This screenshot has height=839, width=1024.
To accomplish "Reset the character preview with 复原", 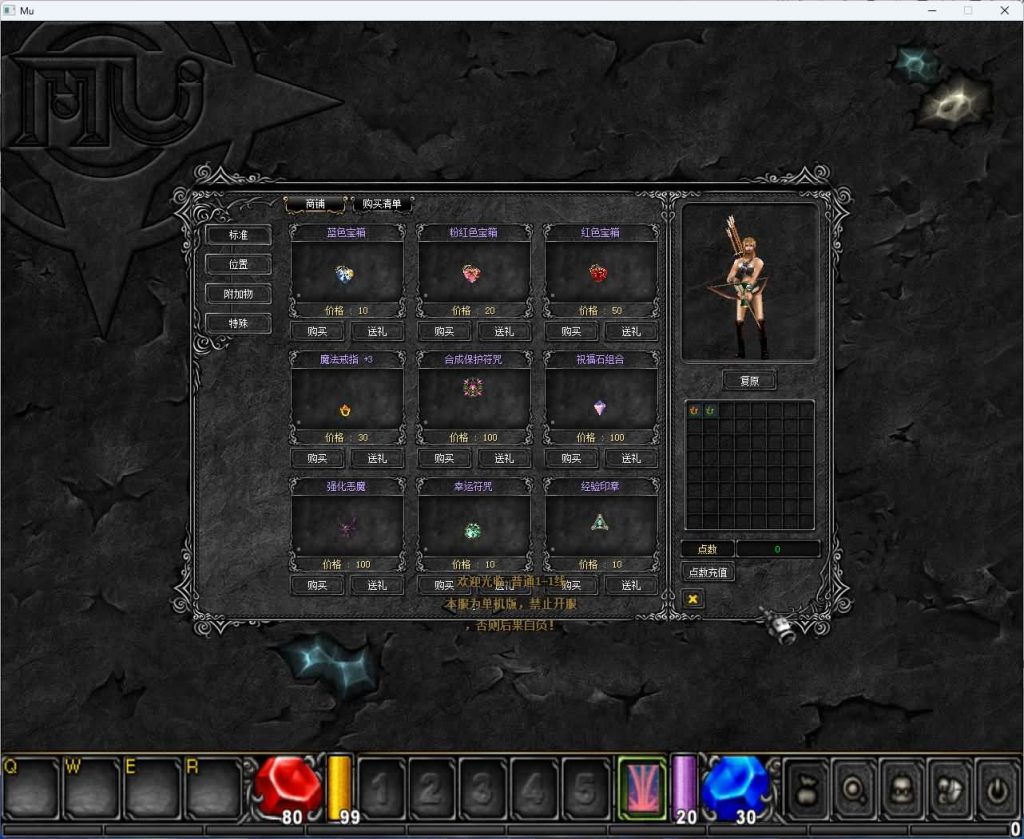I will click(749, 381).
